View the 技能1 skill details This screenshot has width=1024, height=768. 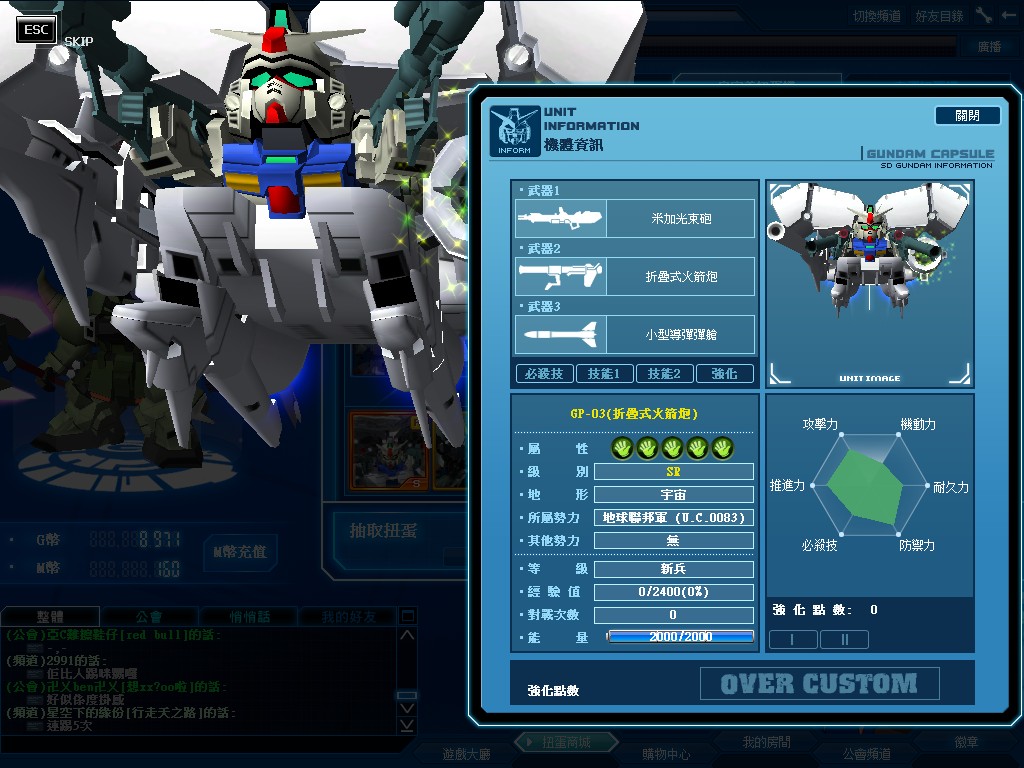[x=604, y=374]
